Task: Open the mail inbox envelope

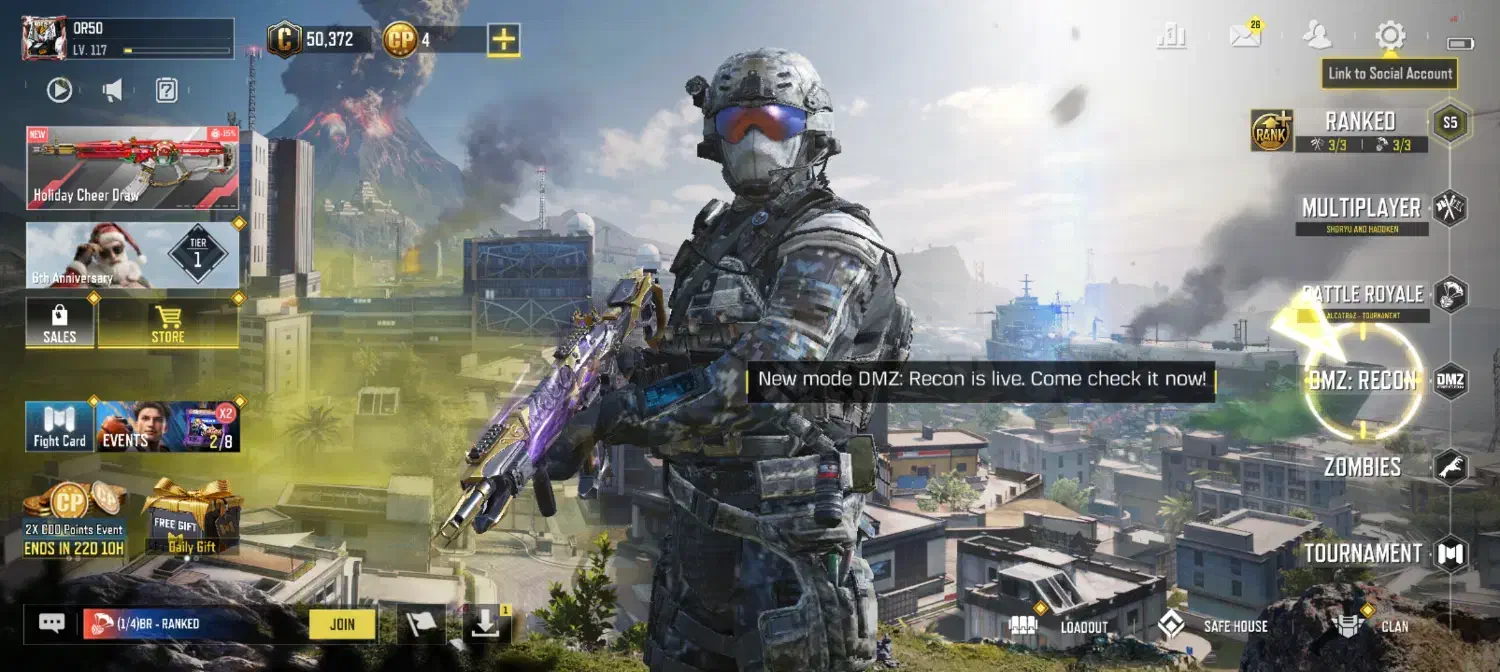Action: (x=1245, y=36)
